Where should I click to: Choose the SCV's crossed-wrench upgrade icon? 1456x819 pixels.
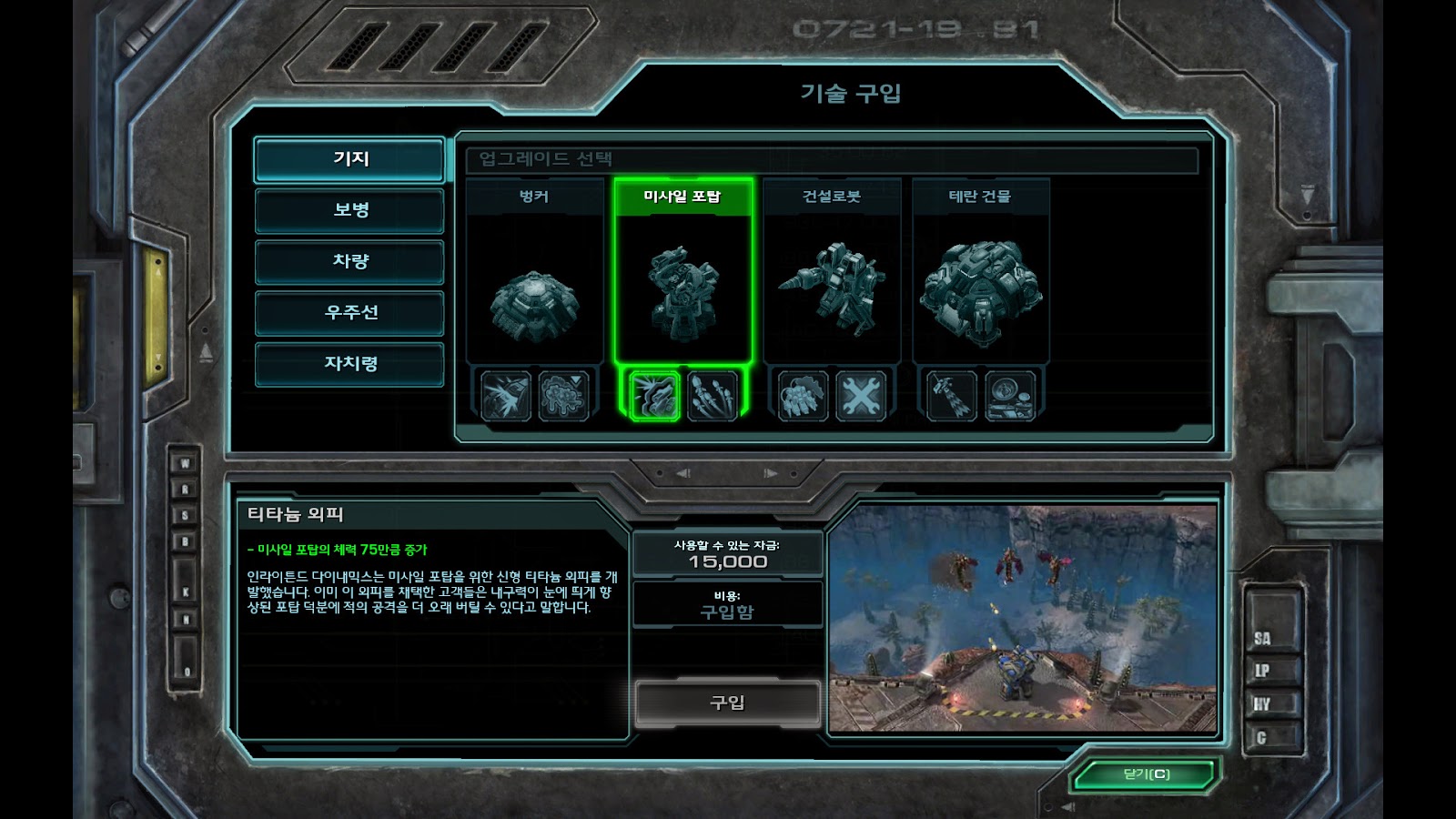[861, 396]
